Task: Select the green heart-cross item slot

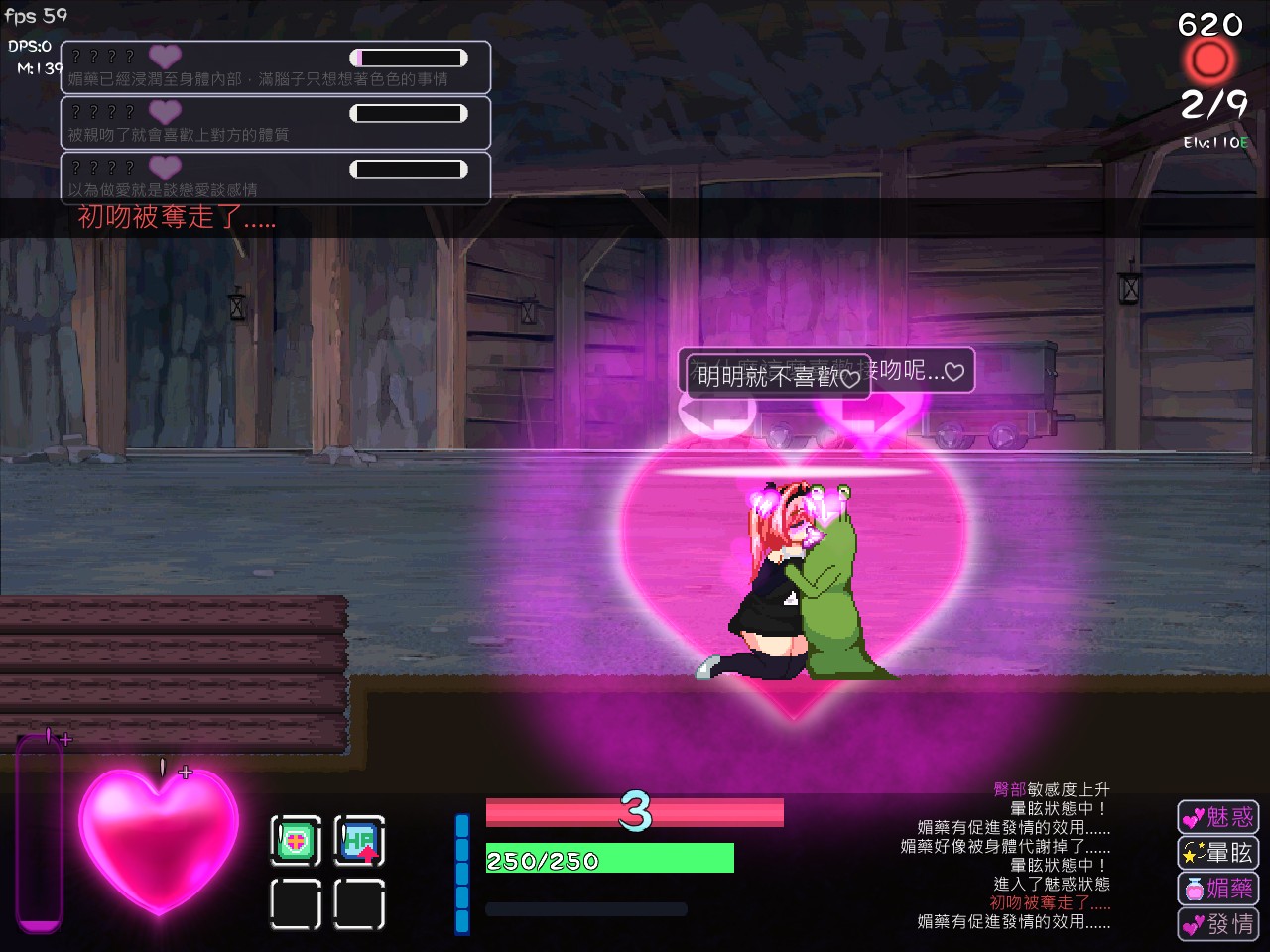Action: coord(296,841)
